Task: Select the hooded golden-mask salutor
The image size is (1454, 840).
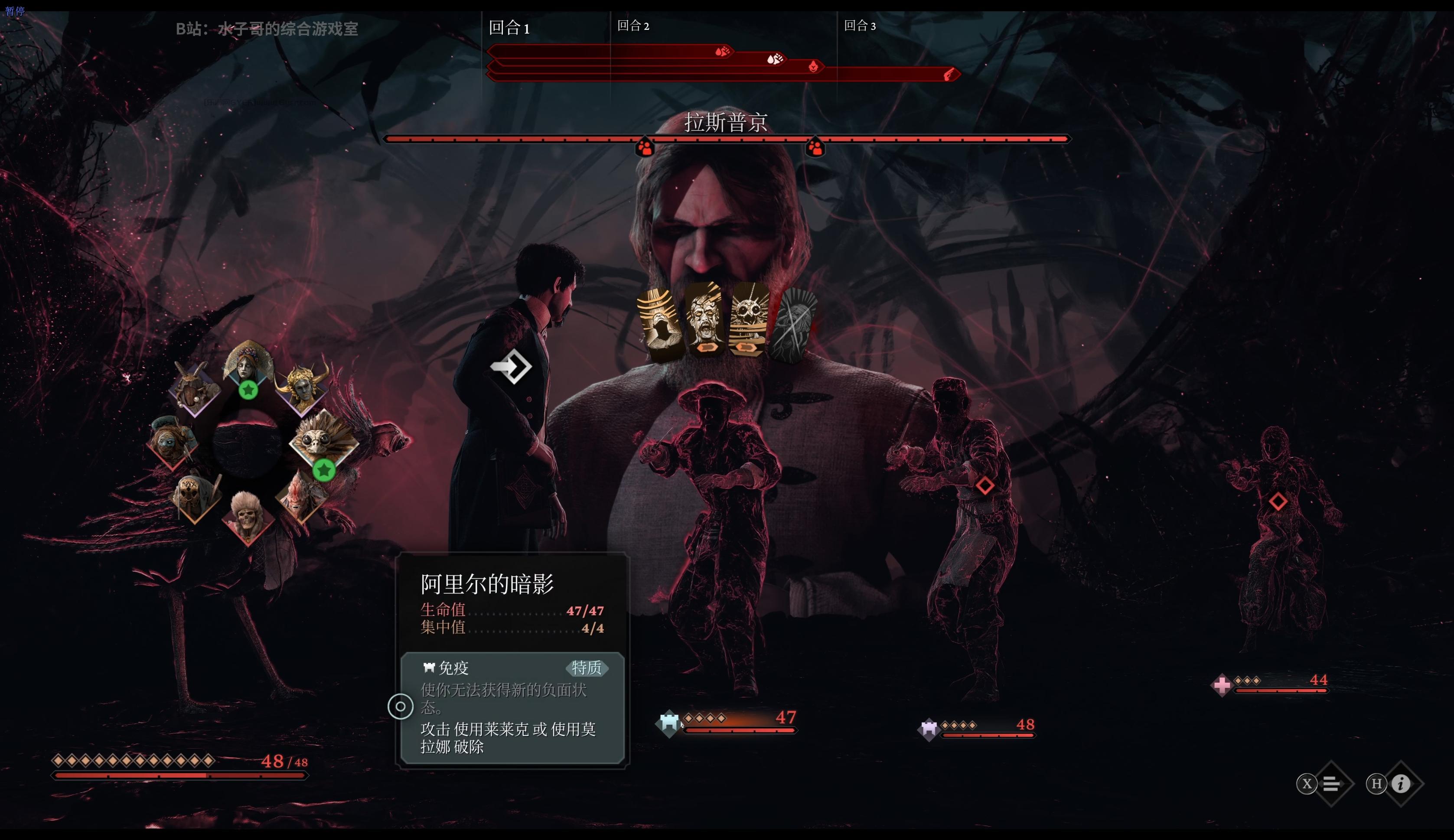Action: tap(195, 495)
